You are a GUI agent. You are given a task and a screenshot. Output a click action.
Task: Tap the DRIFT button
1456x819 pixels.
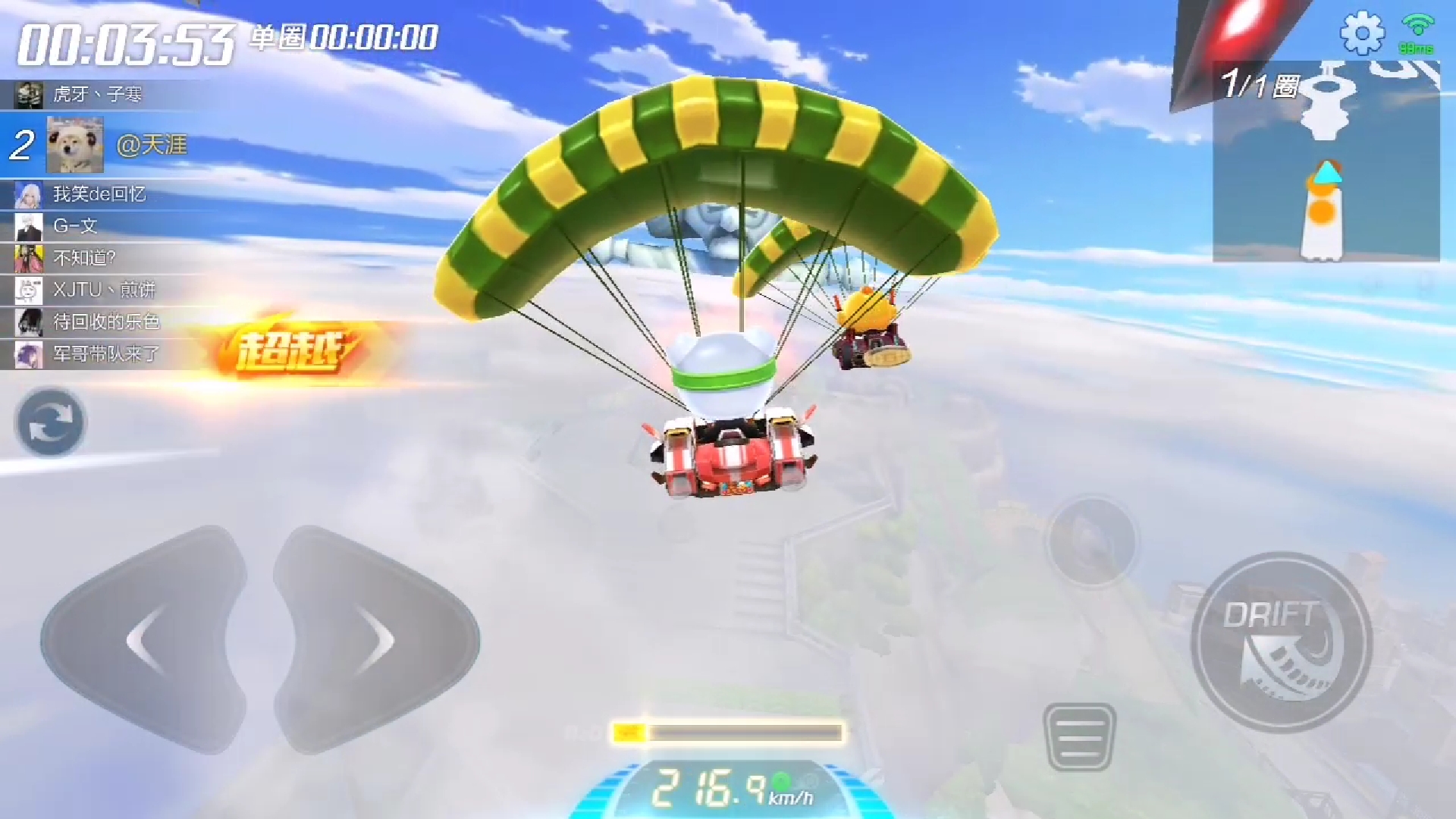[x=1281, y=642]
